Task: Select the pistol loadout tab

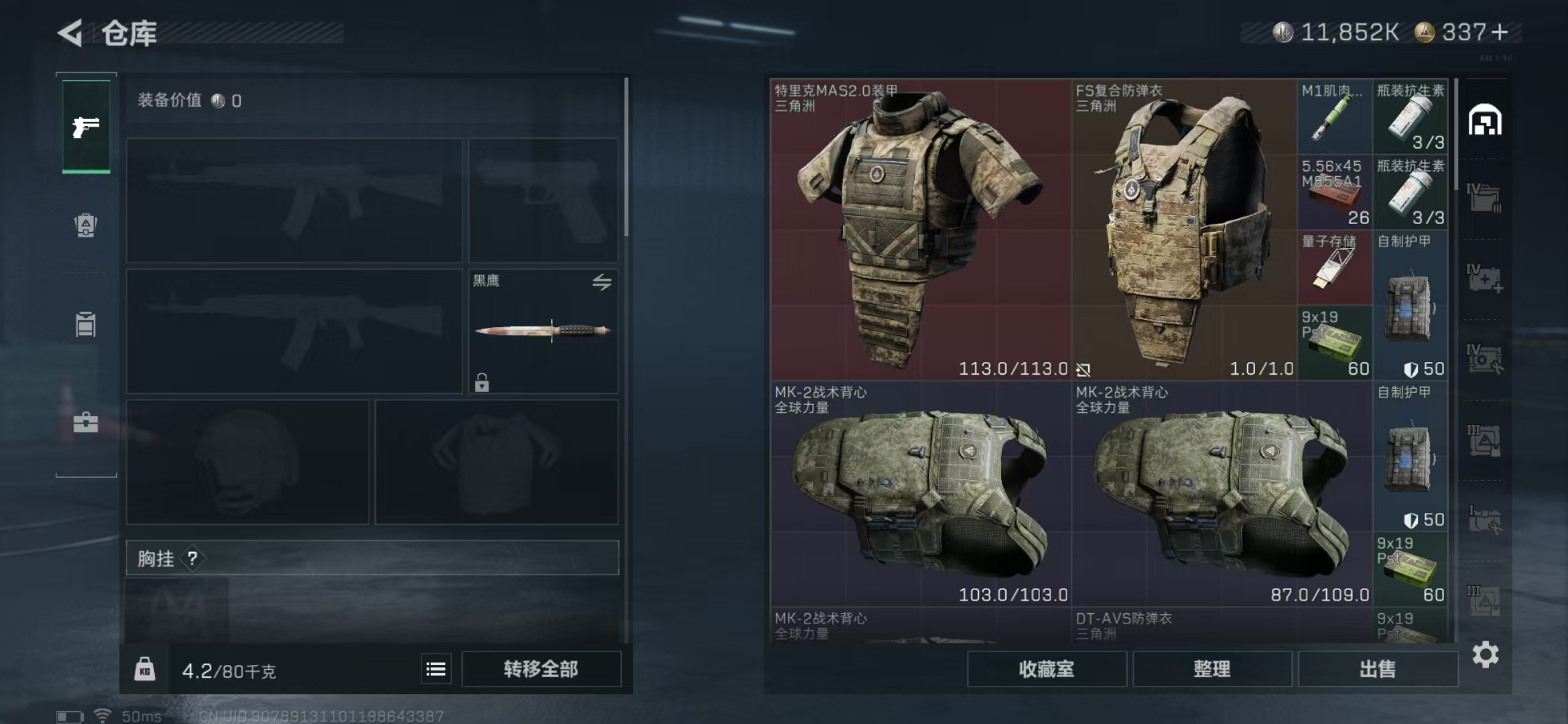Action: point(86,126)
